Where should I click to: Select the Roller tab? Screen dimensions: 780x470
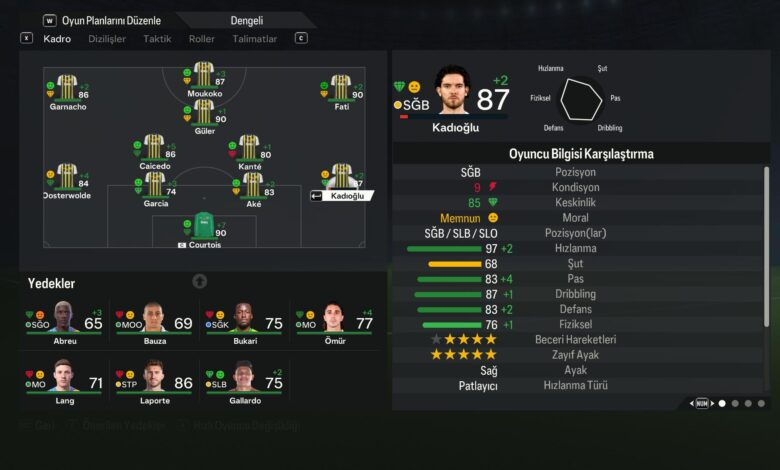click(x=201, y=39)
